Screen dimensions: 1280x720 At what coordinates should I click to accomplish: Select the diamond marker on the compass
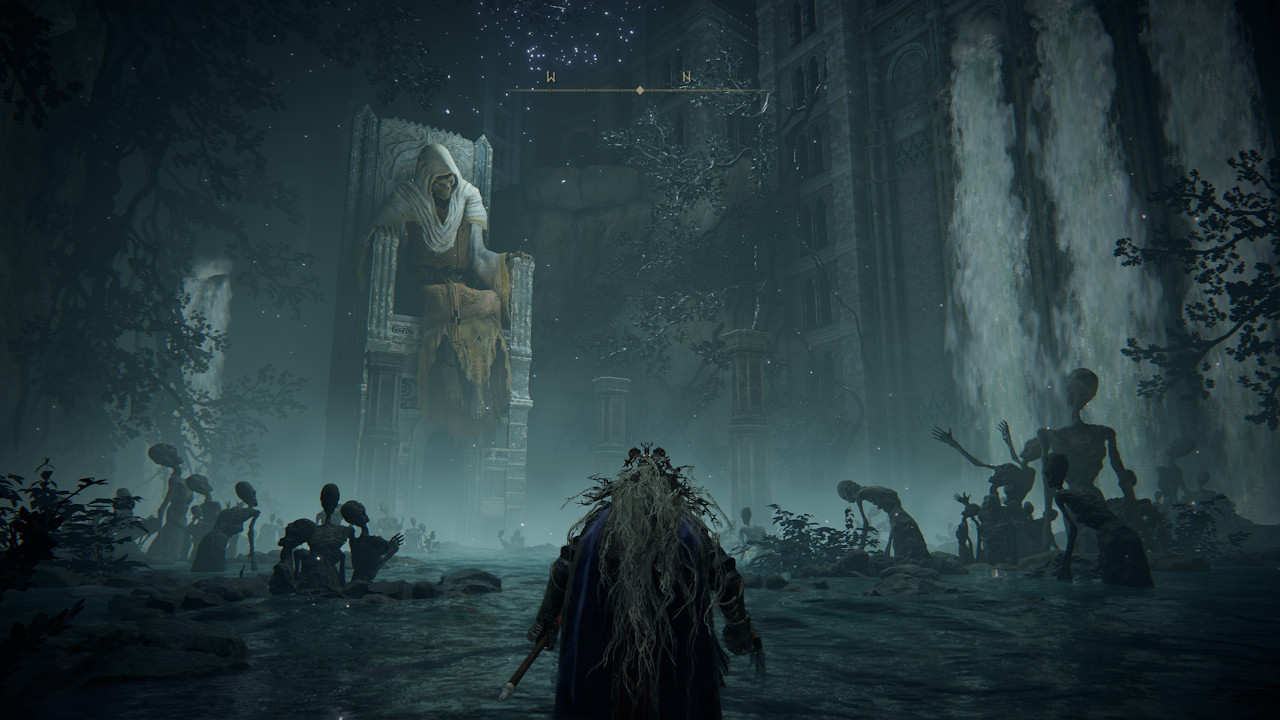point(640,91)
